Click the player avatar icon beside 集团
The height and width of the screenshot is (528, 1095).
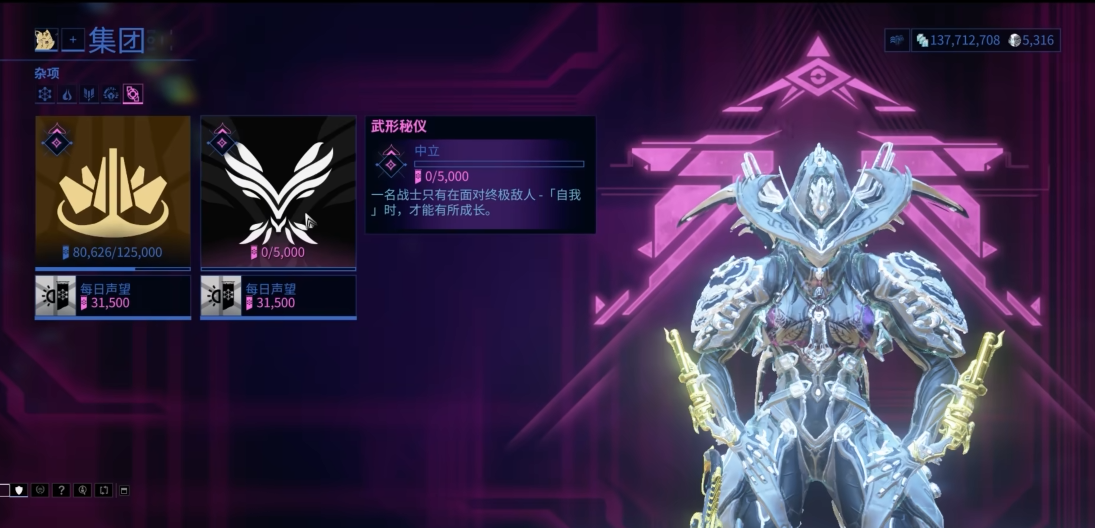click(44, 40)
